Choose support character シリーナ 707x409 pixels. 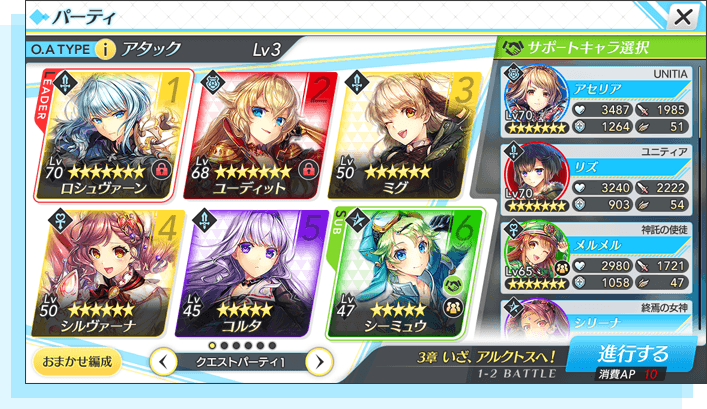600,320
